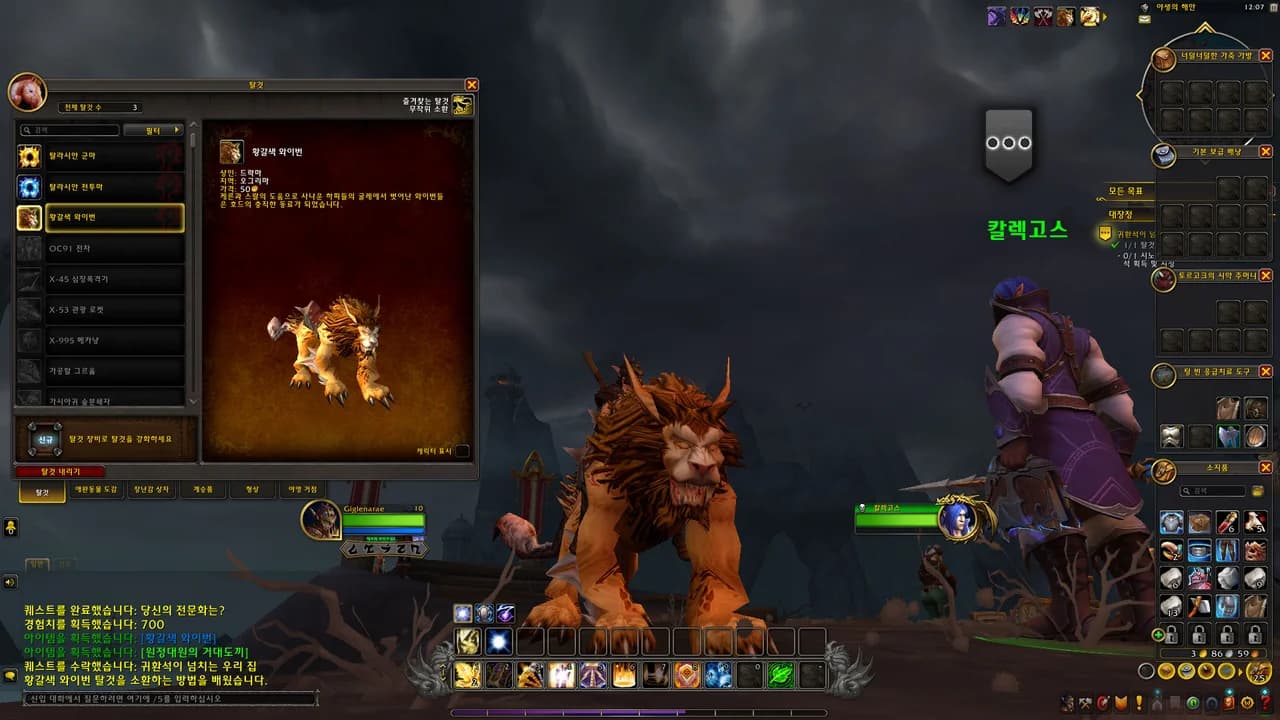Select the OC91 전차 mount entry
This screenshot has width=1280, height=720.
click(100, 248)
